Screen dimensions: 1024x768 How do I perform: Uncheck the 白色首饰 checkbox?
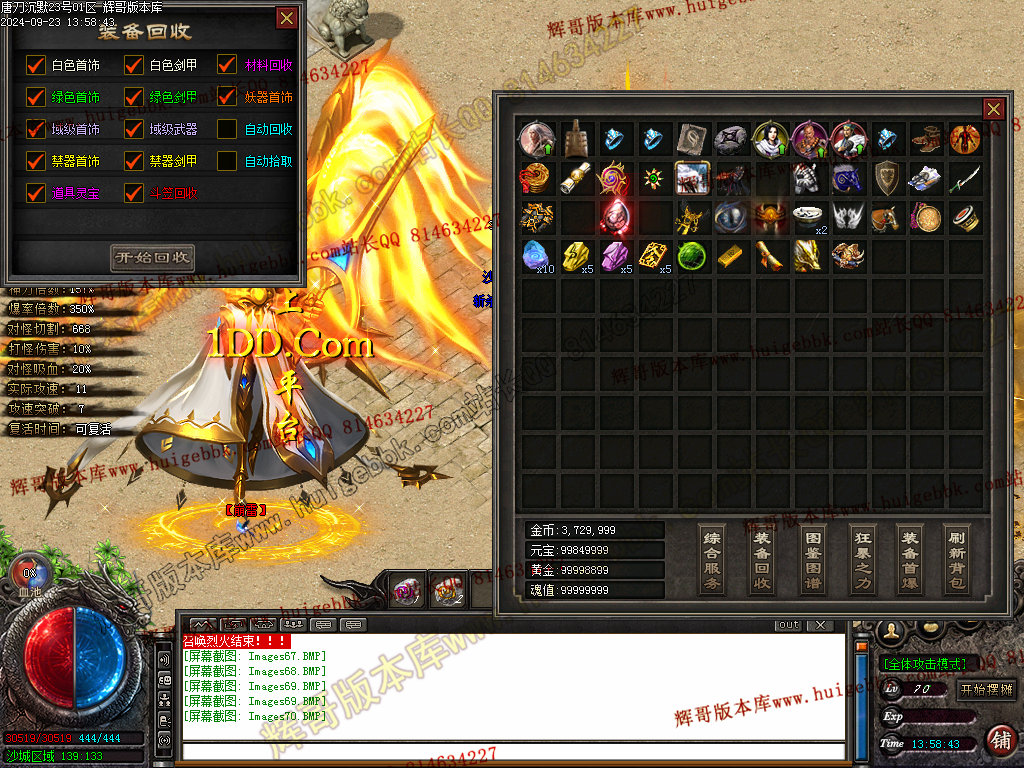[36, 65]
